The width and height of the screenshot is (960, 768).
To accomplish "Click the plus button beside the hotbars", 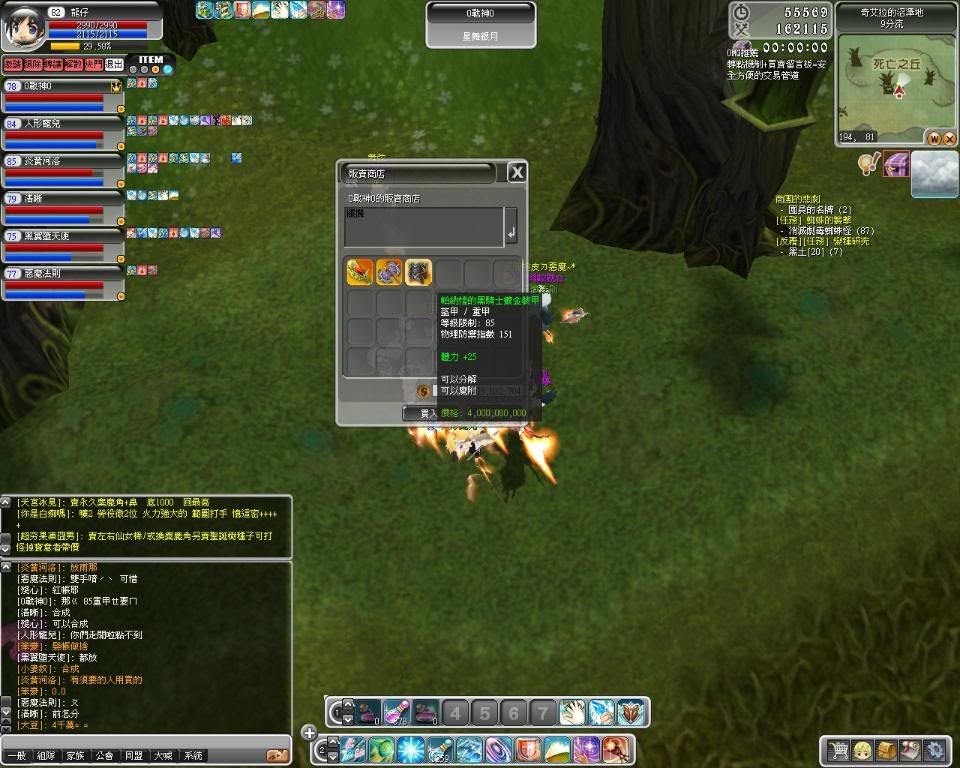I will [x=310, y=733].
